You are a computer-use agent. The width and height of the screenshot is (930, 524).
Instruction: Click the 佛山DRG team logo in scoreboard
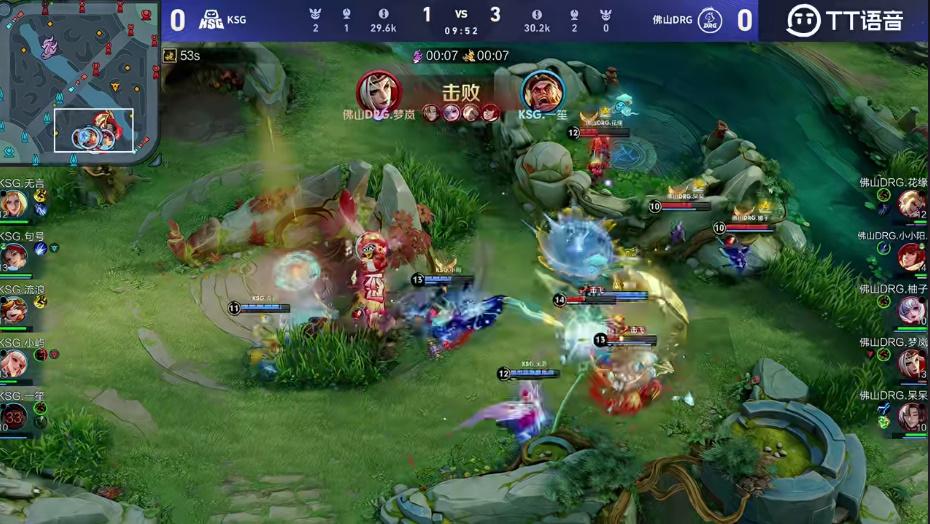tap(709, 20)
